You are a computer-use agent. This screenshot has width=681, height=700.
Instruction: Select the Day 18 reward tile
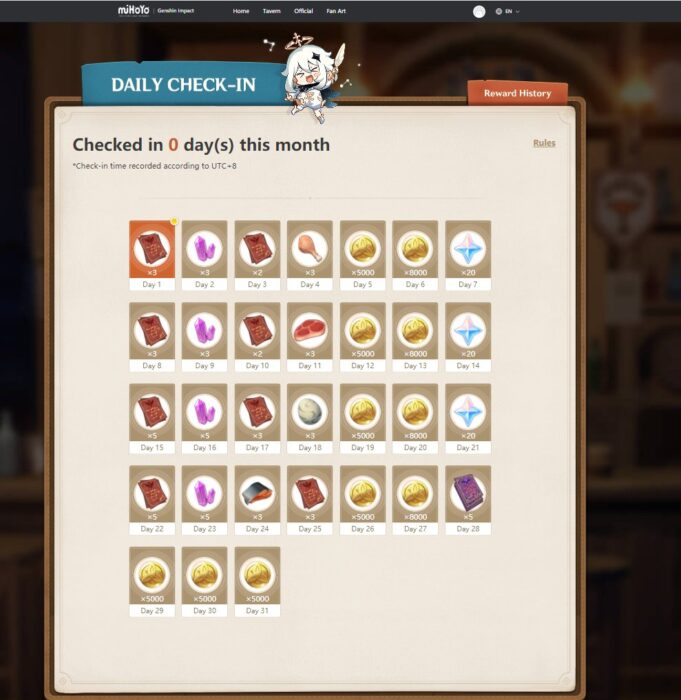click(310, 412)
